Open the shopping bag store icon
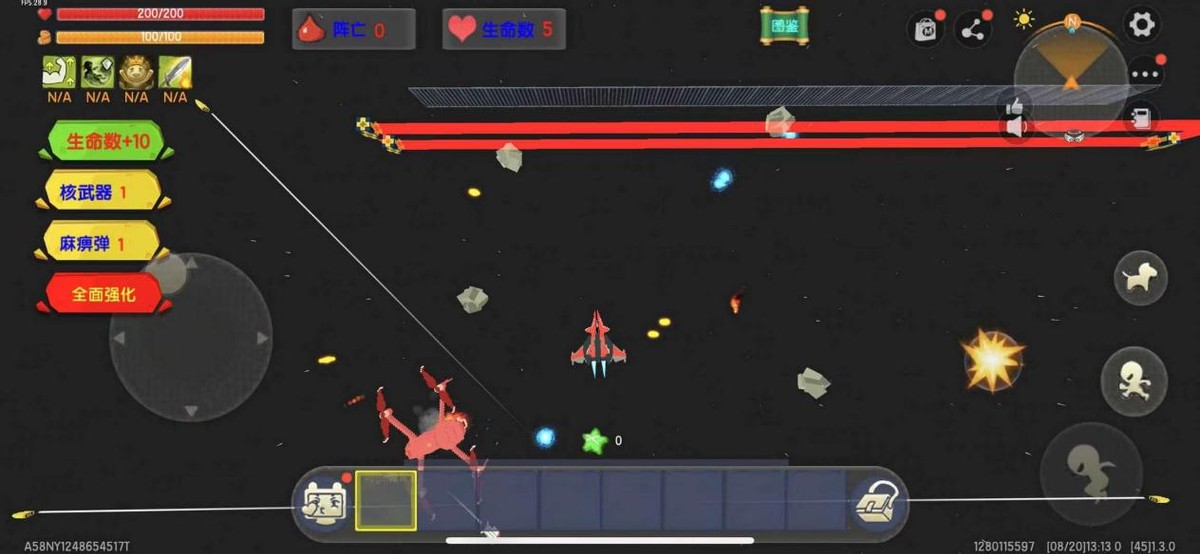The width and height of the screenshot is (1200, 554). [925, 29]
